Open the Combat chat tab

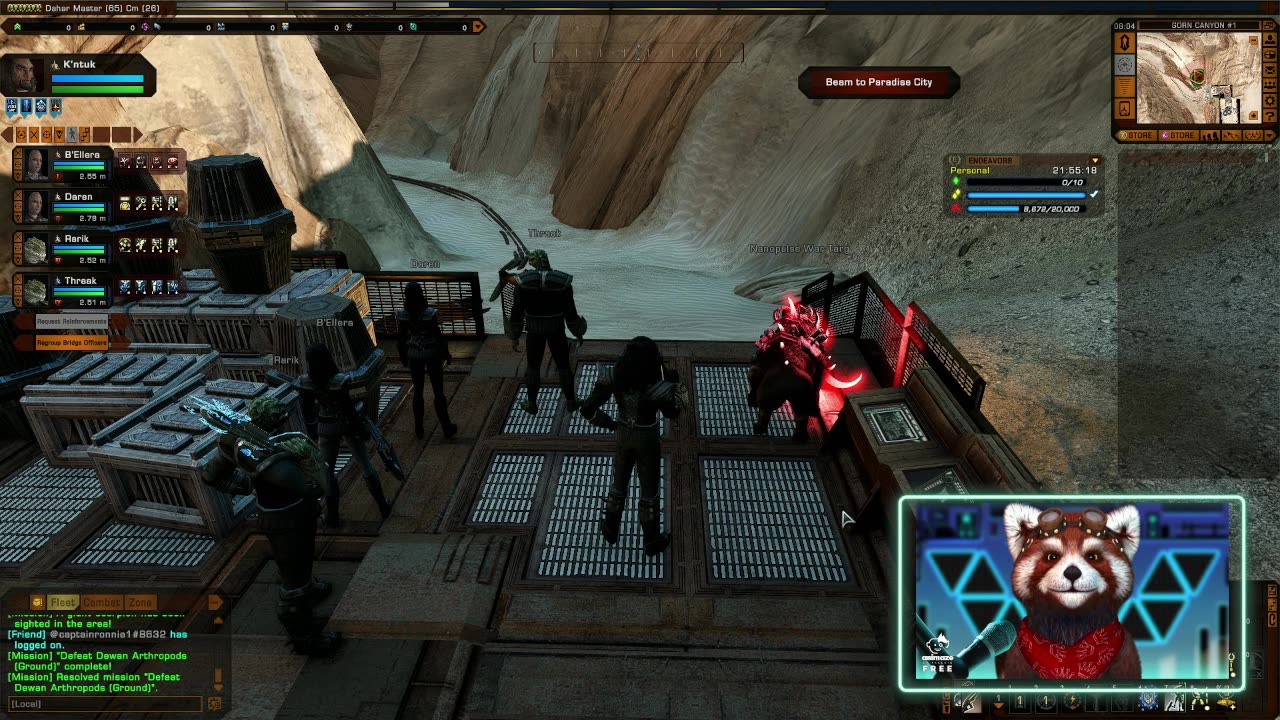click(101, 602)
